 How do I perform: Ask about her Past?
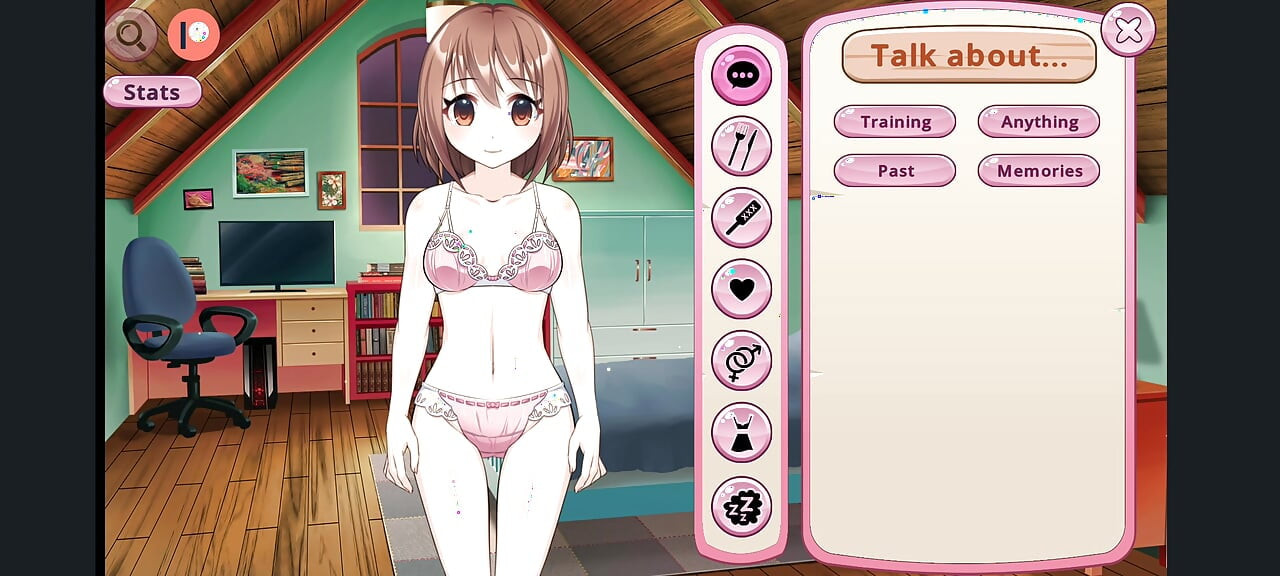[x=895, y=171]
